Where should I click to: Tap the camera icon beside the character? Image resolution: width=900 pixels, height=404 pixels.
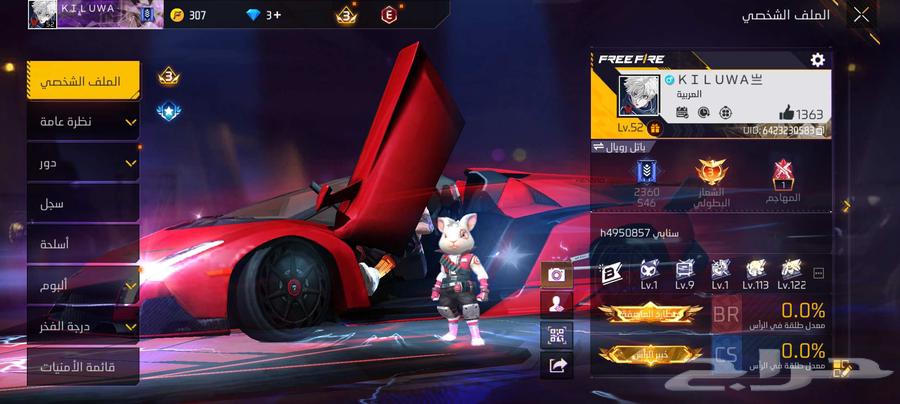555,273
